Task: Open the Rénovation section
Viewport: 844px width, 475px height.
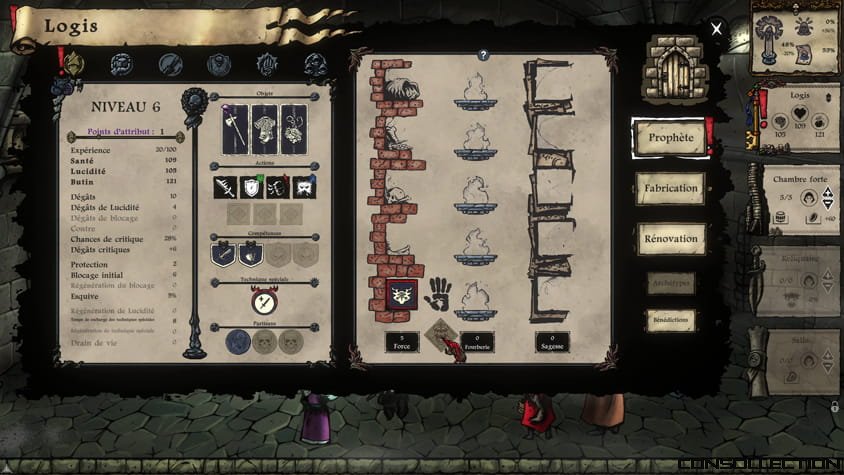Action: click(670, 239)
